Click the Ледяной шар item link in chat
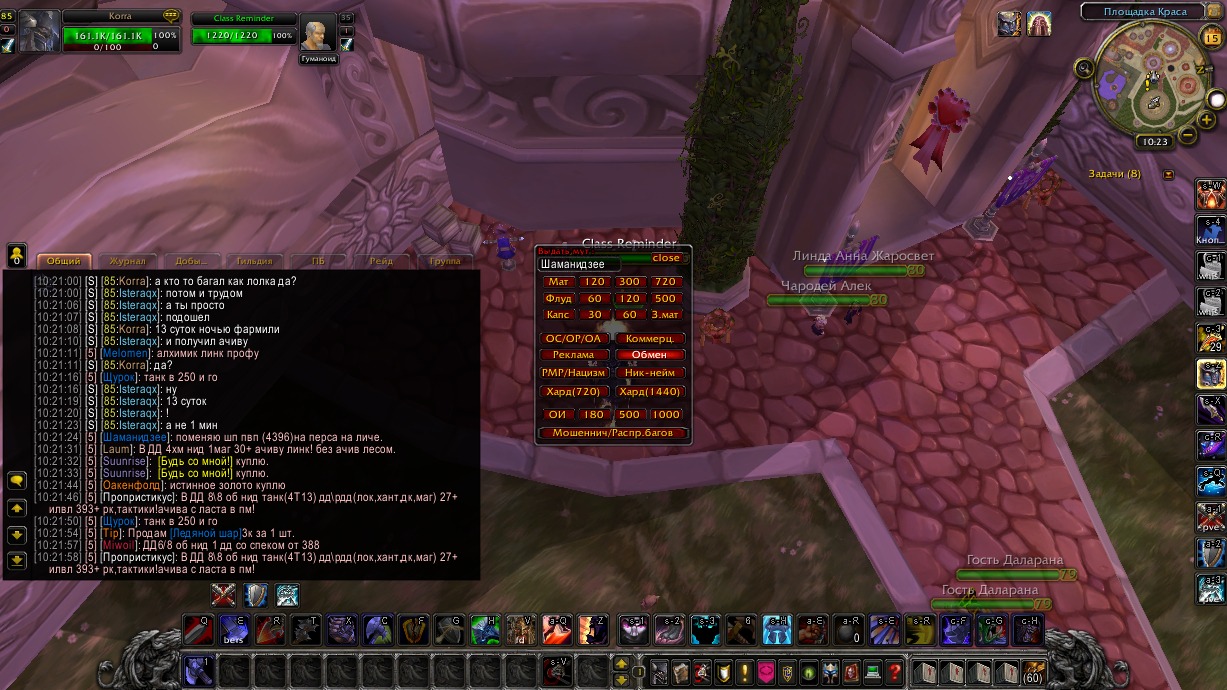 (x=206, y=533)
